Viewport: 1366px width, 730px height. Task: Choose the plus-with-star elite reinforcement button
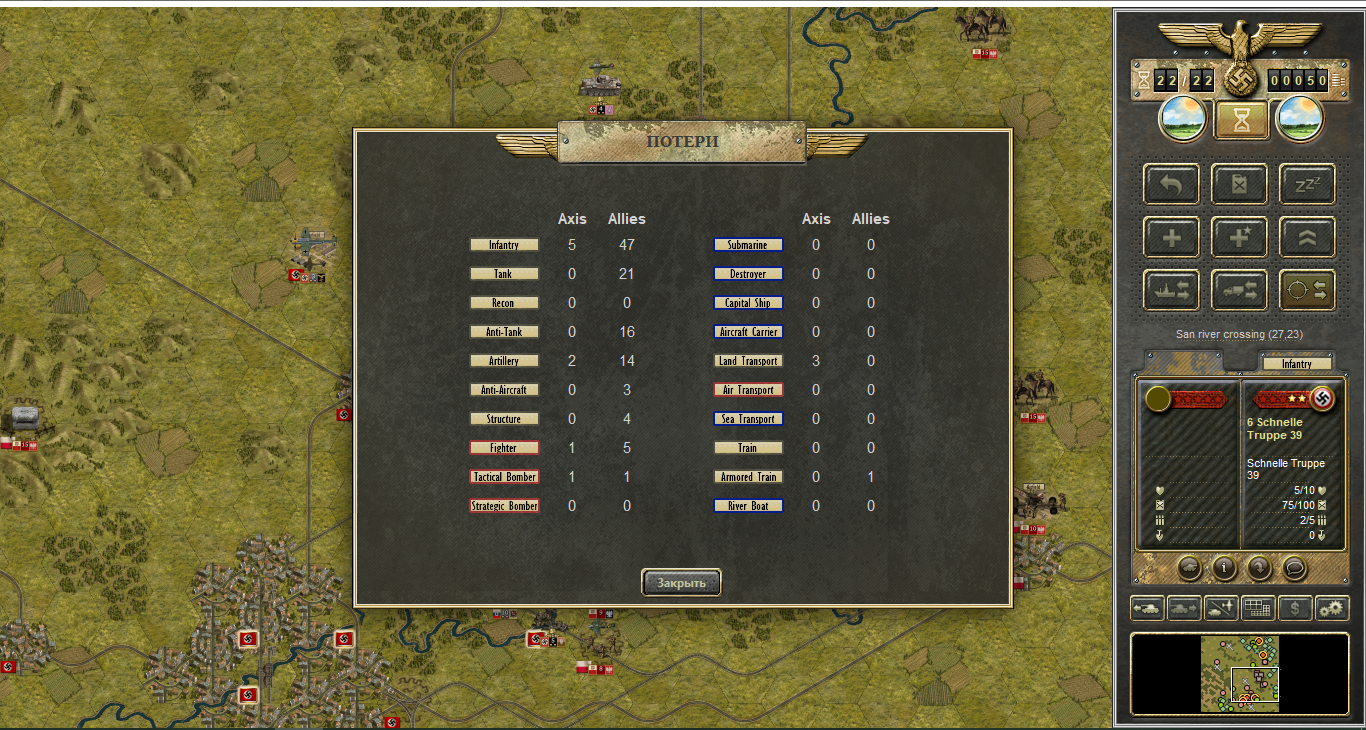click(1239, 237)
